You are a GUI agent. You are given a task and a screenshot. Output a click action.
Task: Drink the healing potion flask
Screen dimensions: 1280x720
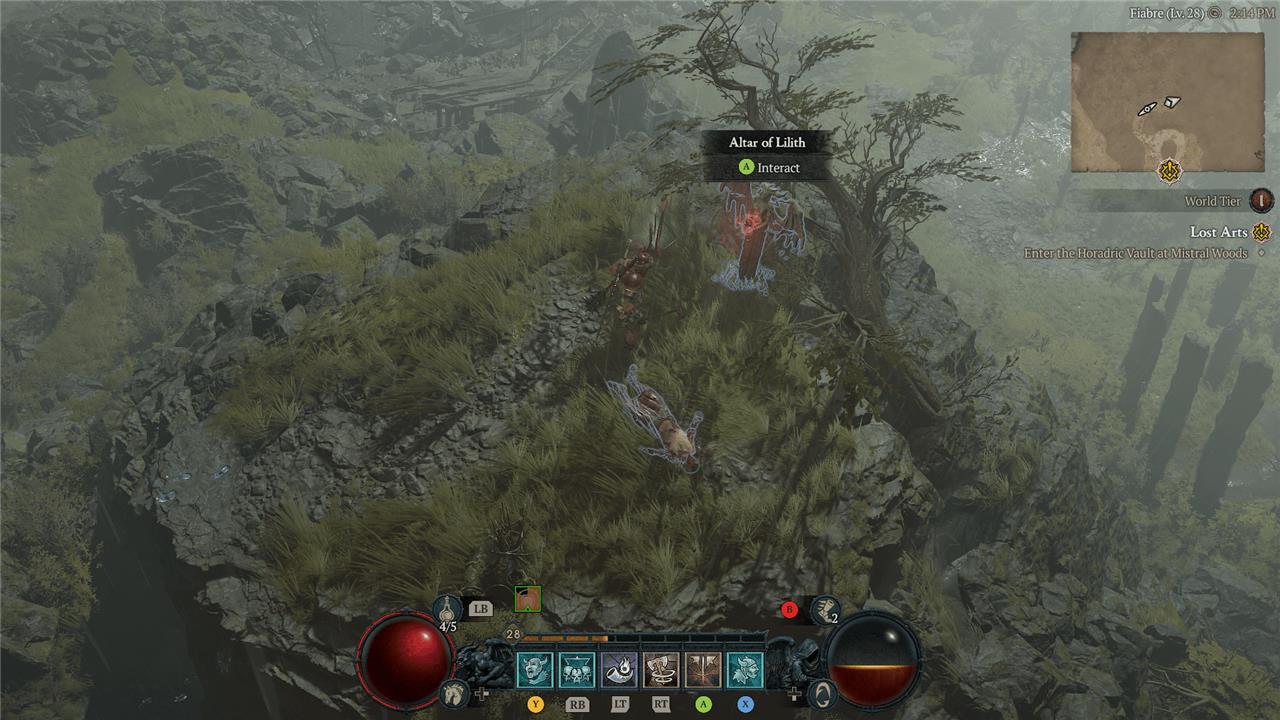tap(447, 608)
